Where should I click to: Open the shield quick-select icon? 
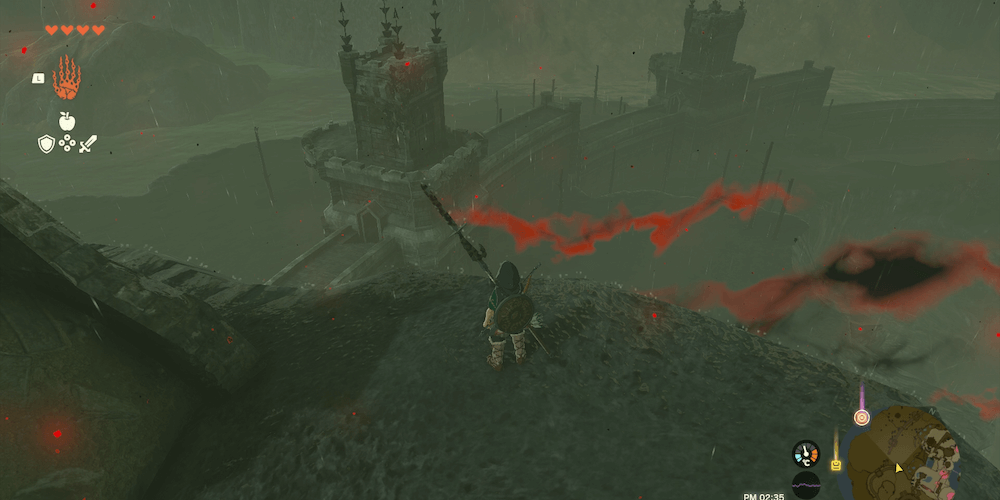[x=46, y=144]
